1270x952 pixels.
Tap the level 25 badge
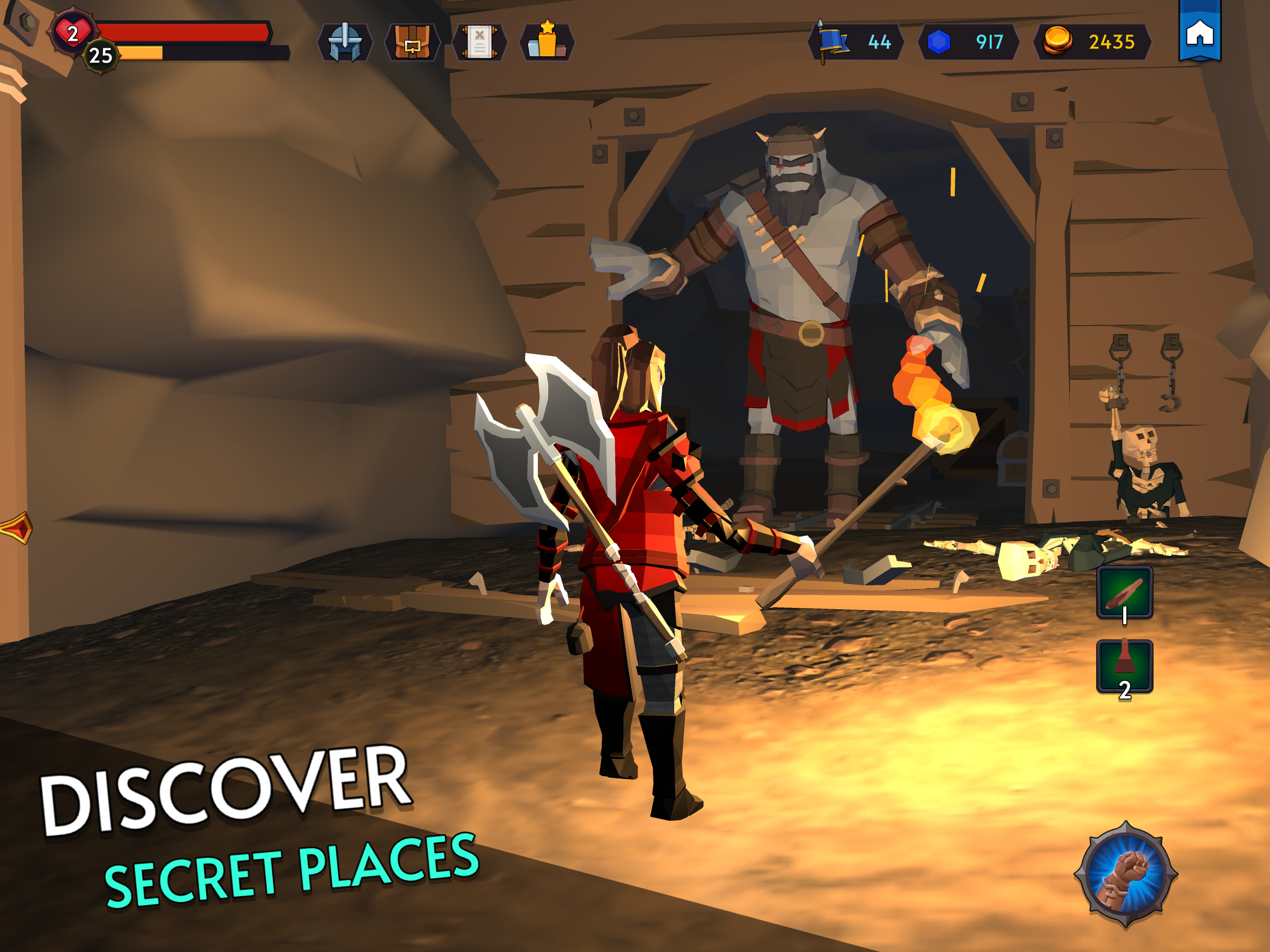pos(102,56)
